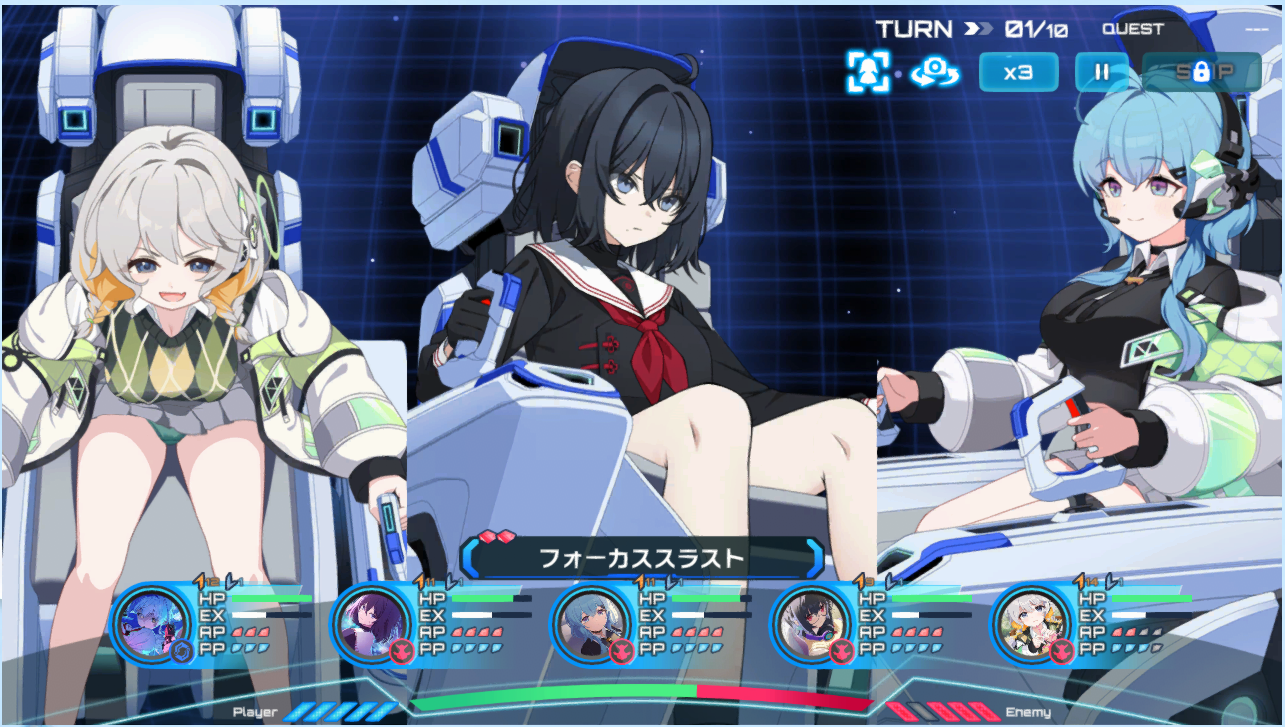Switch camera with the rotating camera icon
Screen dimensions: 1285x727
pyautogui.click(x=935, y=72)
